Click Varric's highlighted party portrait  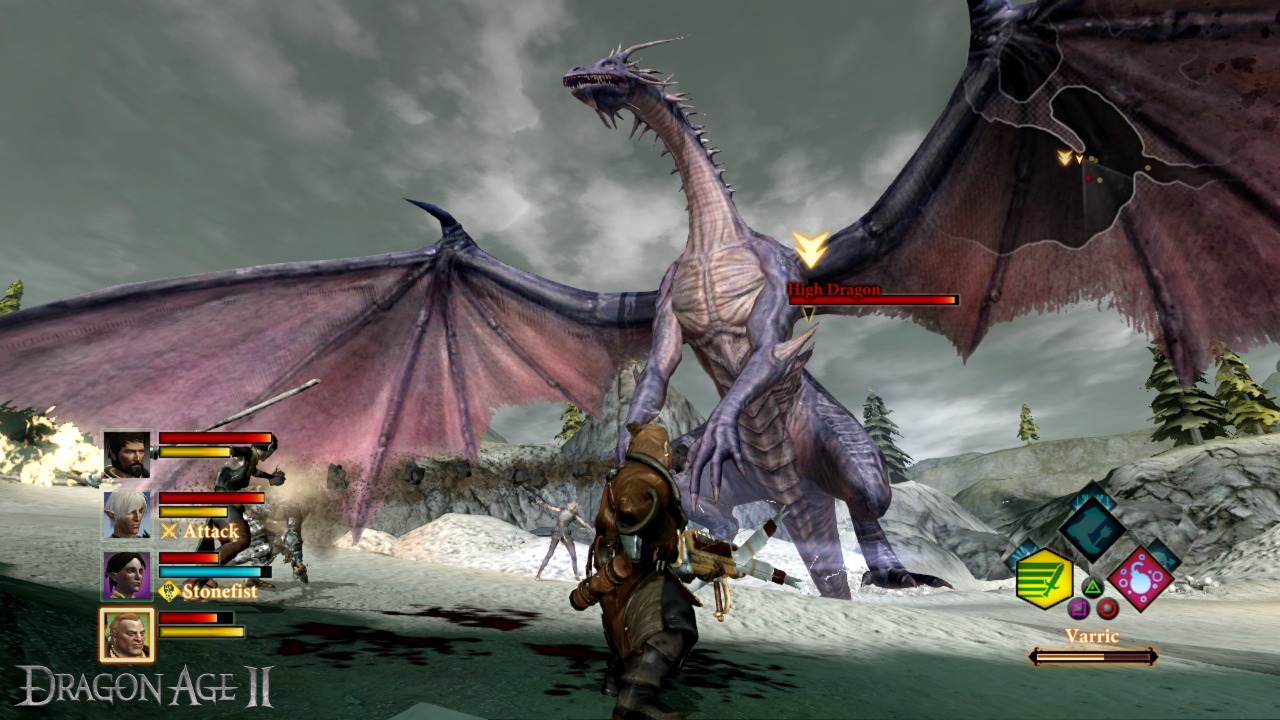(127, 635)
